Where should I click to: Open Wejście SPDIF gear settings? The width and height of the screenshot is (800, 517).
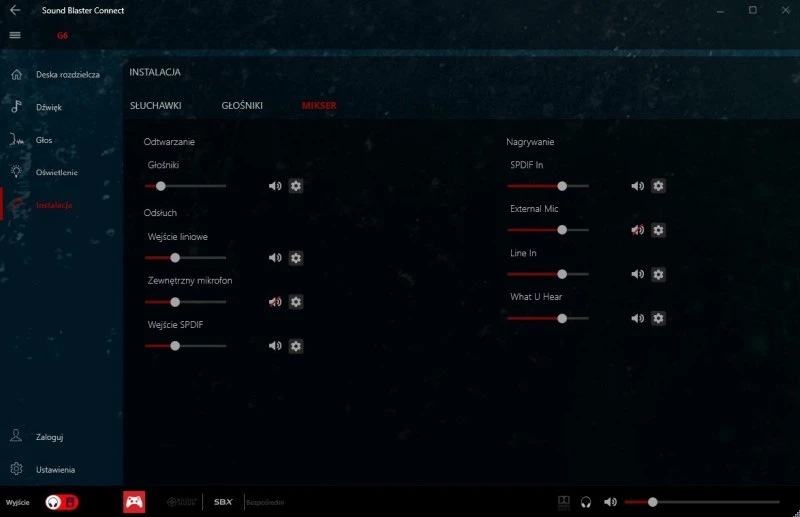click(296, 346)
